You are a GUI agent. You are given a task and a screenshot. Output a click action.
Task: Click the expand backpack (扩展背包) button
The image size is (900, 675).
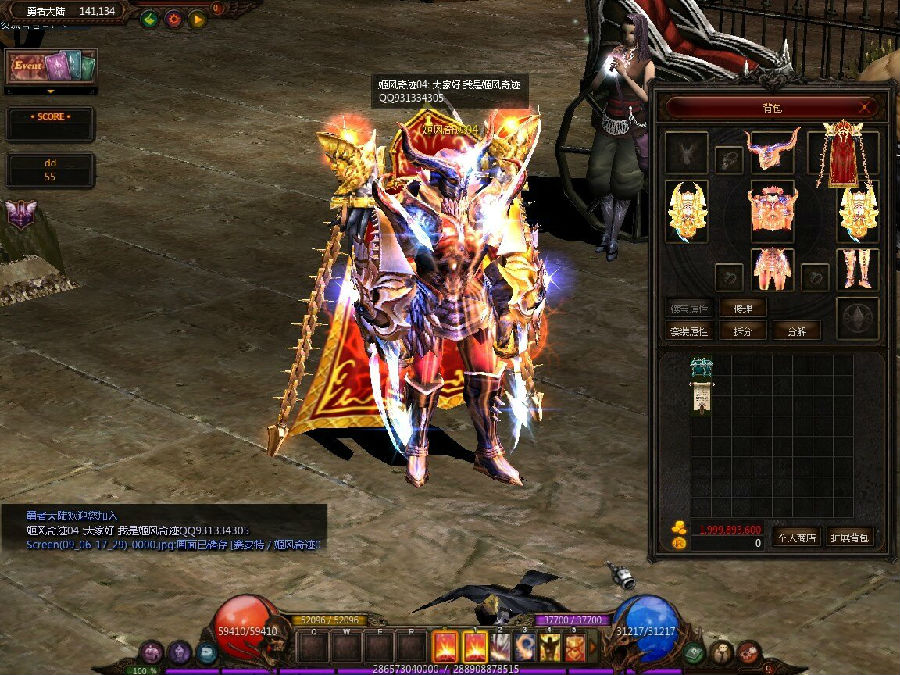tap(850, 536)
